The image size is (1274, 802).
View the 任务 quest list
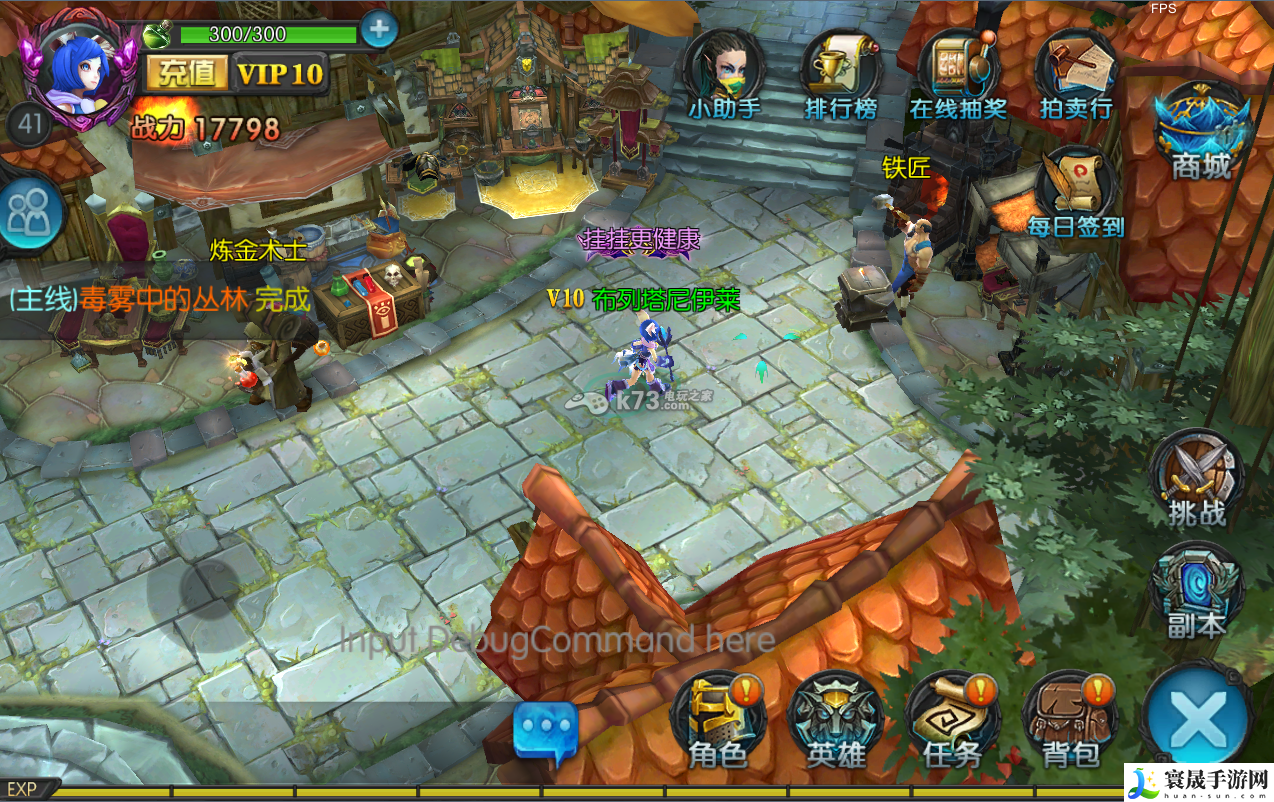pyautogui.click(x=953, y=720)
